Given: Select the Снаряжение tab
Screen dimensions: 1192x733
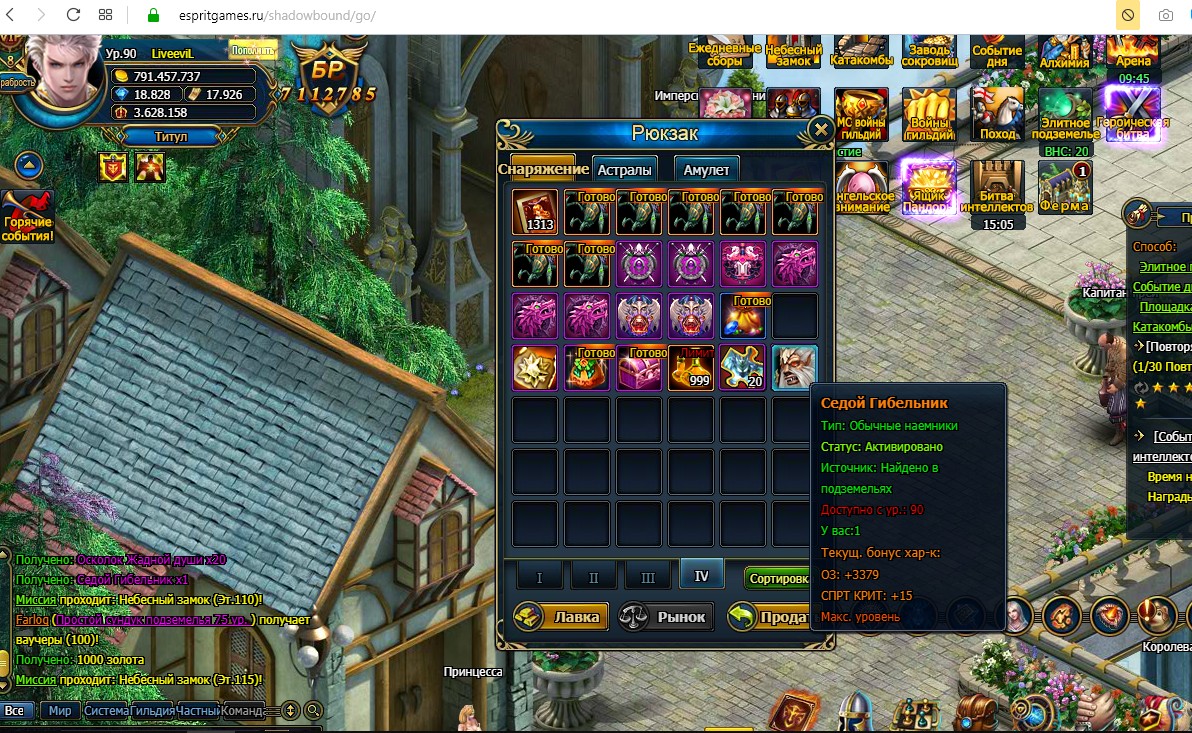Looking at the screenshot, I should tap(543, 168).
